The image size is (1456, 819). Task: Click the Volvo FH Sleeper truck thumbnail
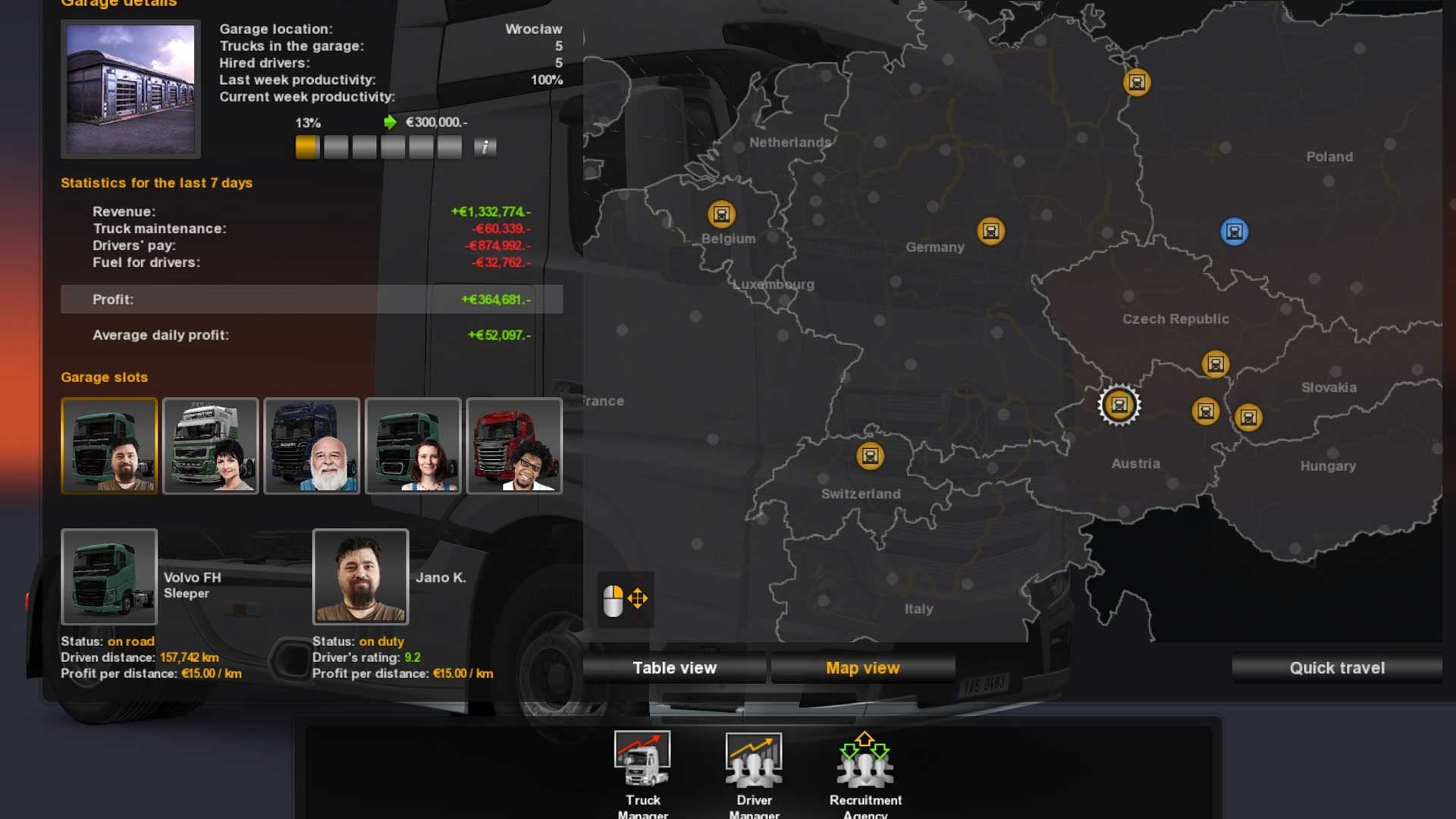[109, 577]
